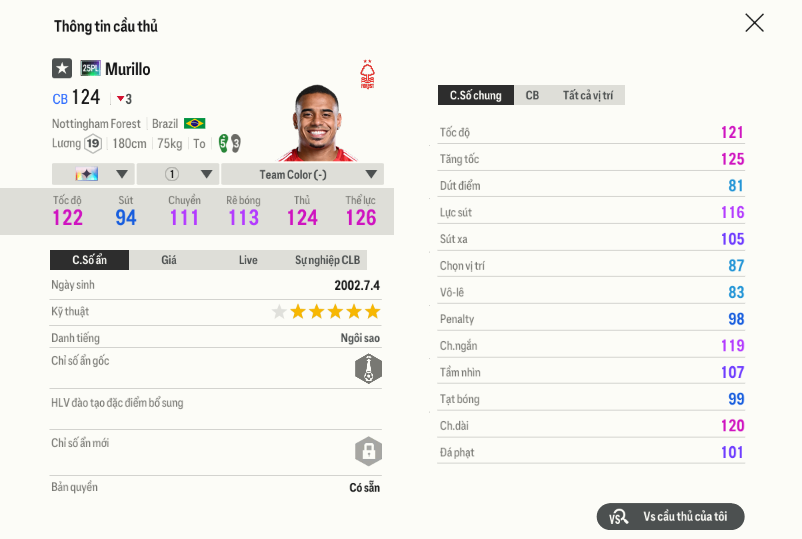The height and width of the screenshot is (539, 802).
Task: Select the CB position stats tab
Action: [x=532, y=95]
